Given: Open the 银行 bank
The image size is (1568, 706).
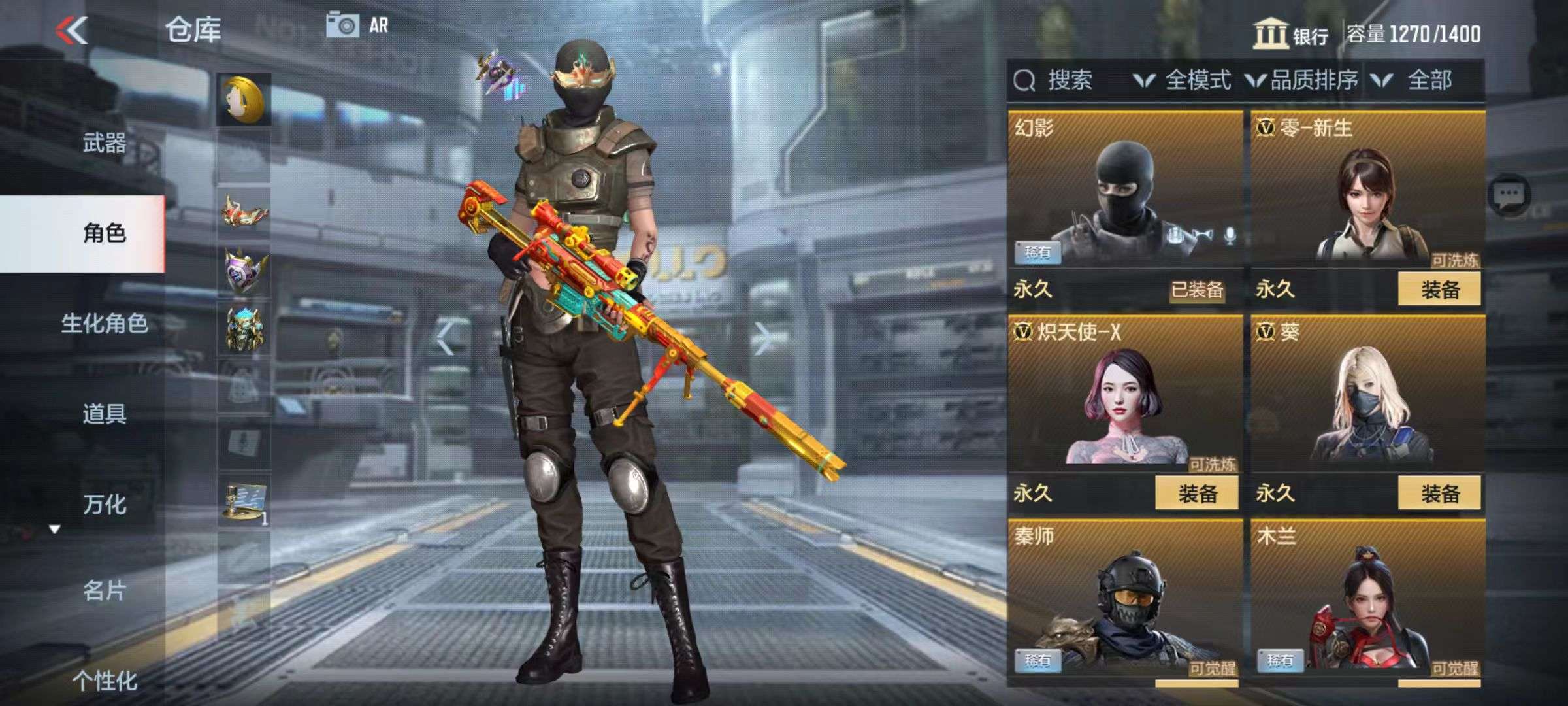Looking at the screenshot, I should tap(1291, 34).
